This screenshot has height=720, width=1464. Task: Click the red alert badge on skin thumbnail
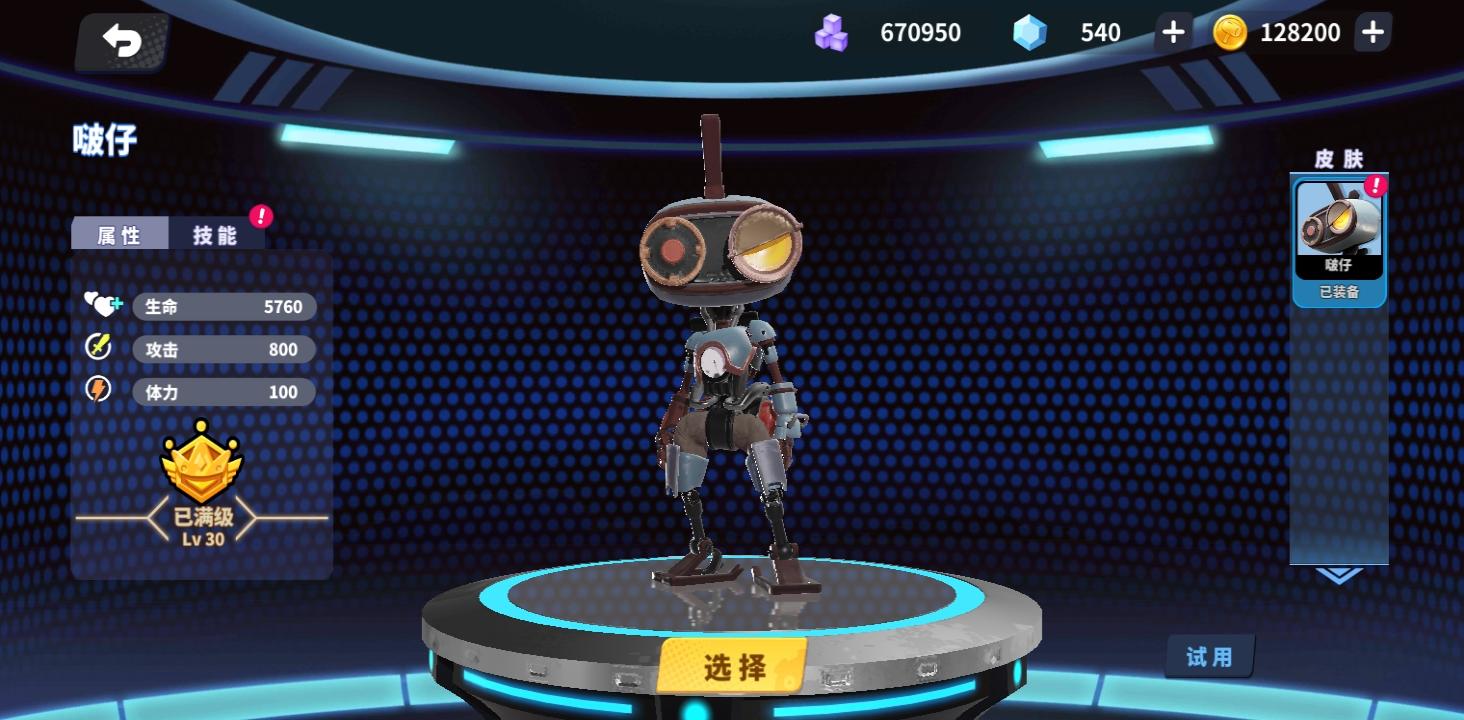[1377, 185]
